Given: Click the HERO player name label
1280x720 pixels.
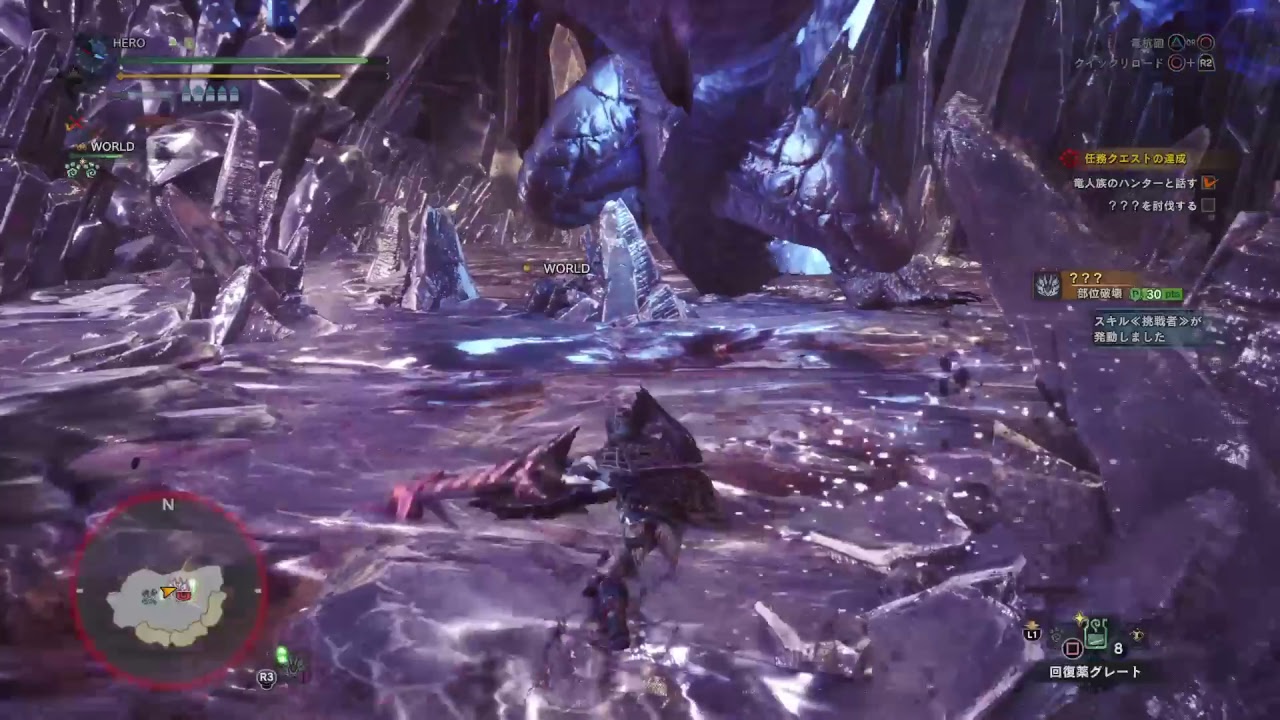Looking at the screenshot, I should (129, 42).
